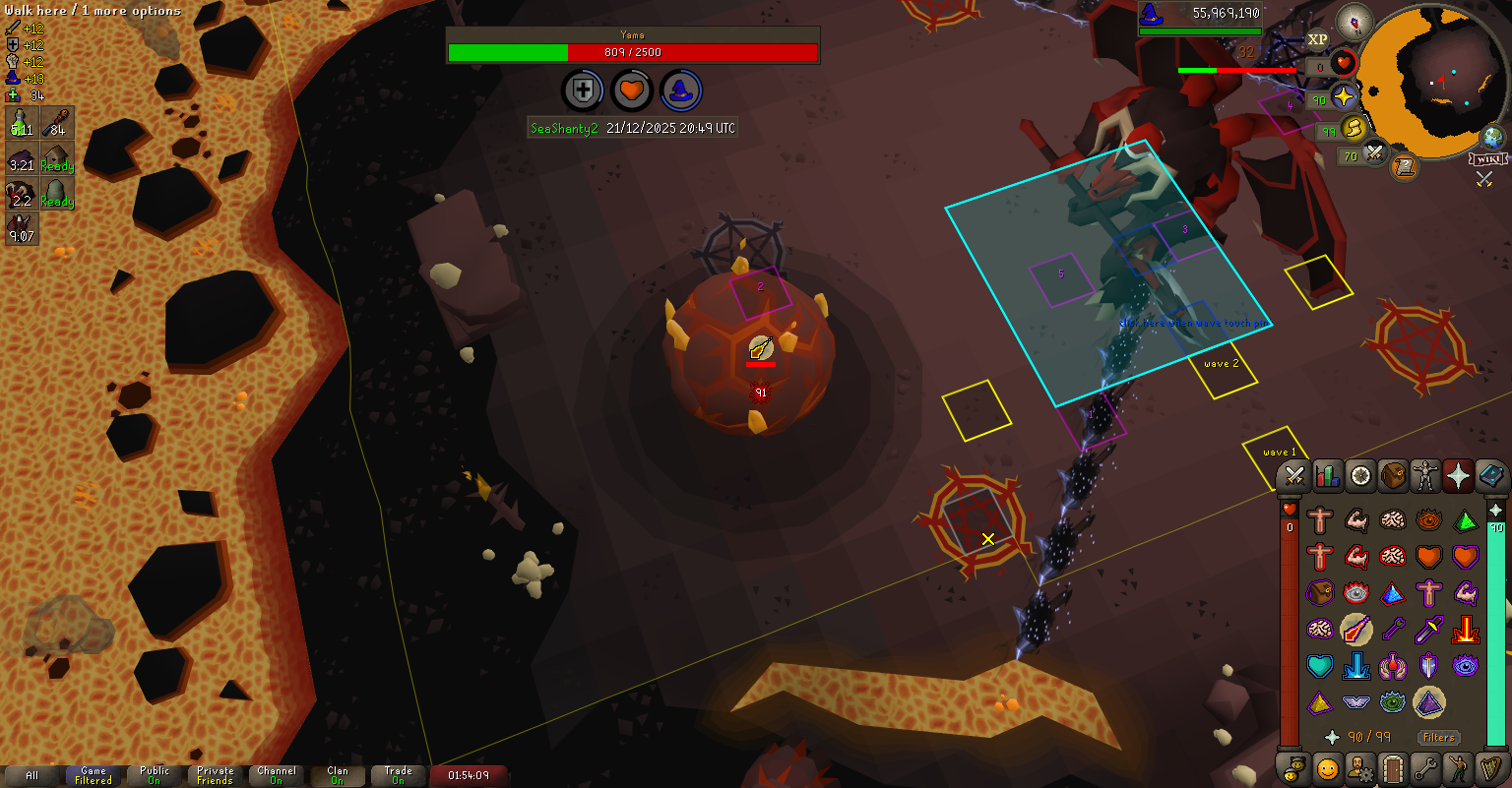Open the backpack Inventory tab
The image size is (1512, 788).
click(1393, 476)
